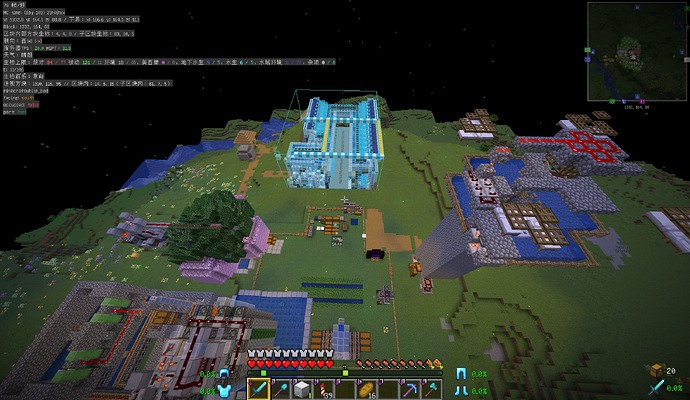This screenshot has height=400, width=690.
Task: Click the diamond helmet armor status icon
Action: [x=224, y=374]
